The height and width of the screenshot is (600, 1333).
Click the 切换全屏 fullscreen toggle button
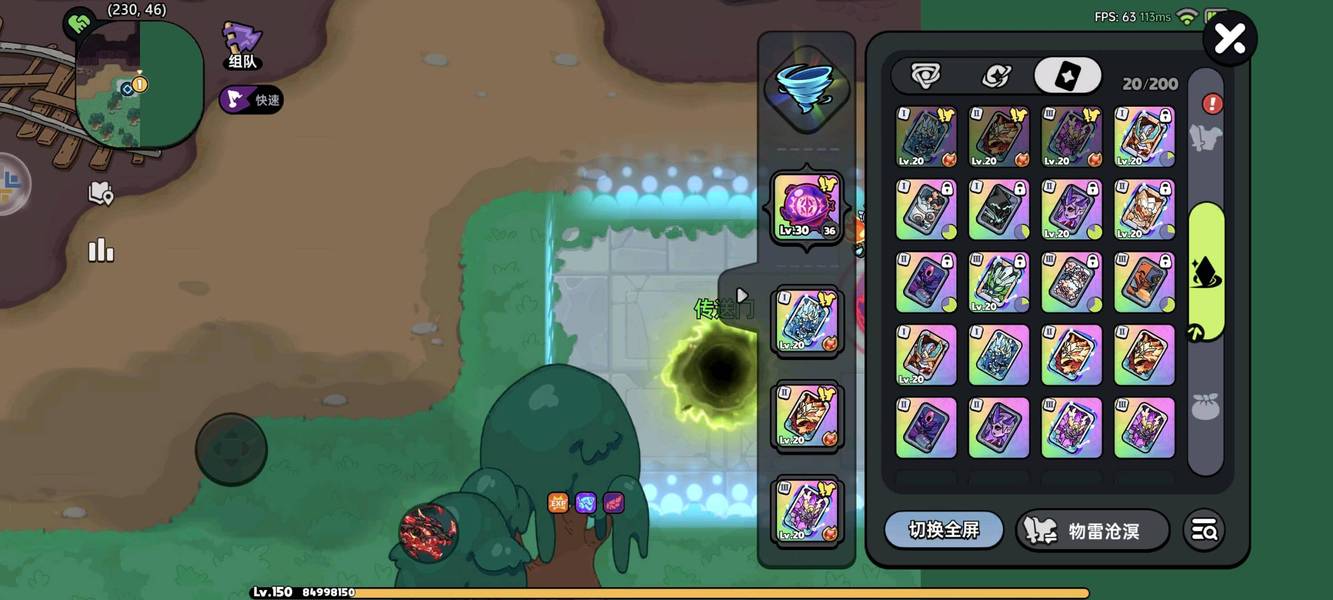click(943, 530)
